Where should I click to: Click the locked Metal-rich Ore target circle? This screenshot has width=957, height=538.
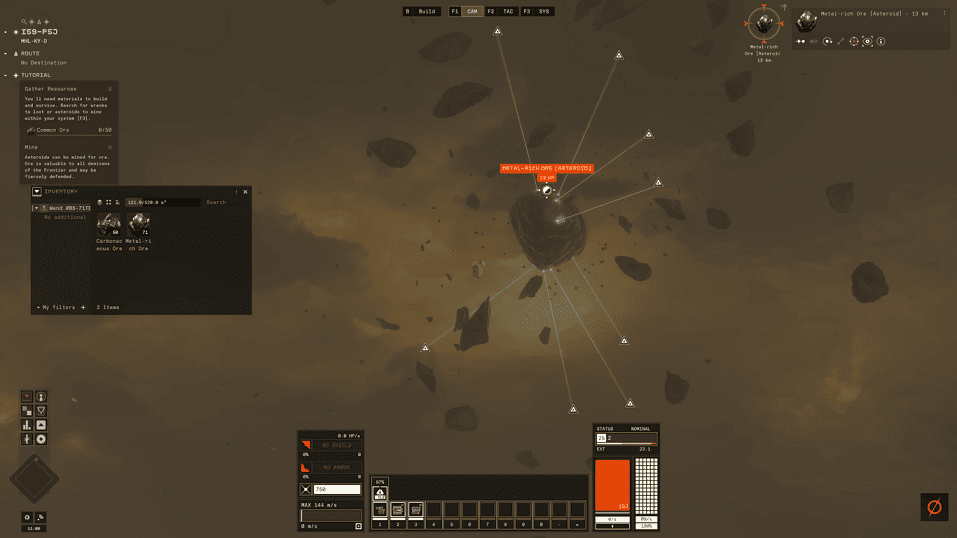point(764,22)
